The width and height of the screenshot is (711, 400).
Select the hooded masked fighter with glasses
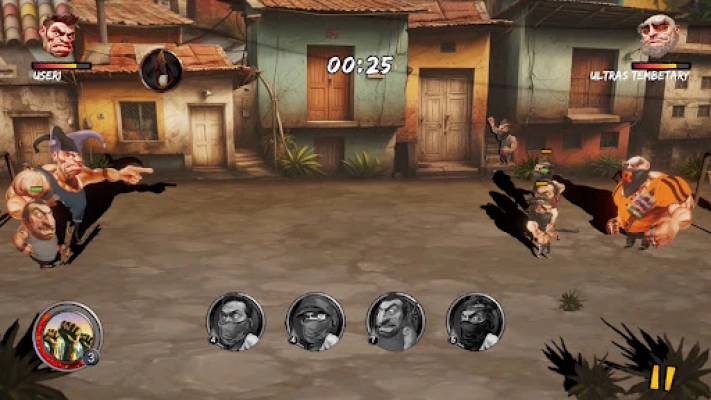coord(315,321)
